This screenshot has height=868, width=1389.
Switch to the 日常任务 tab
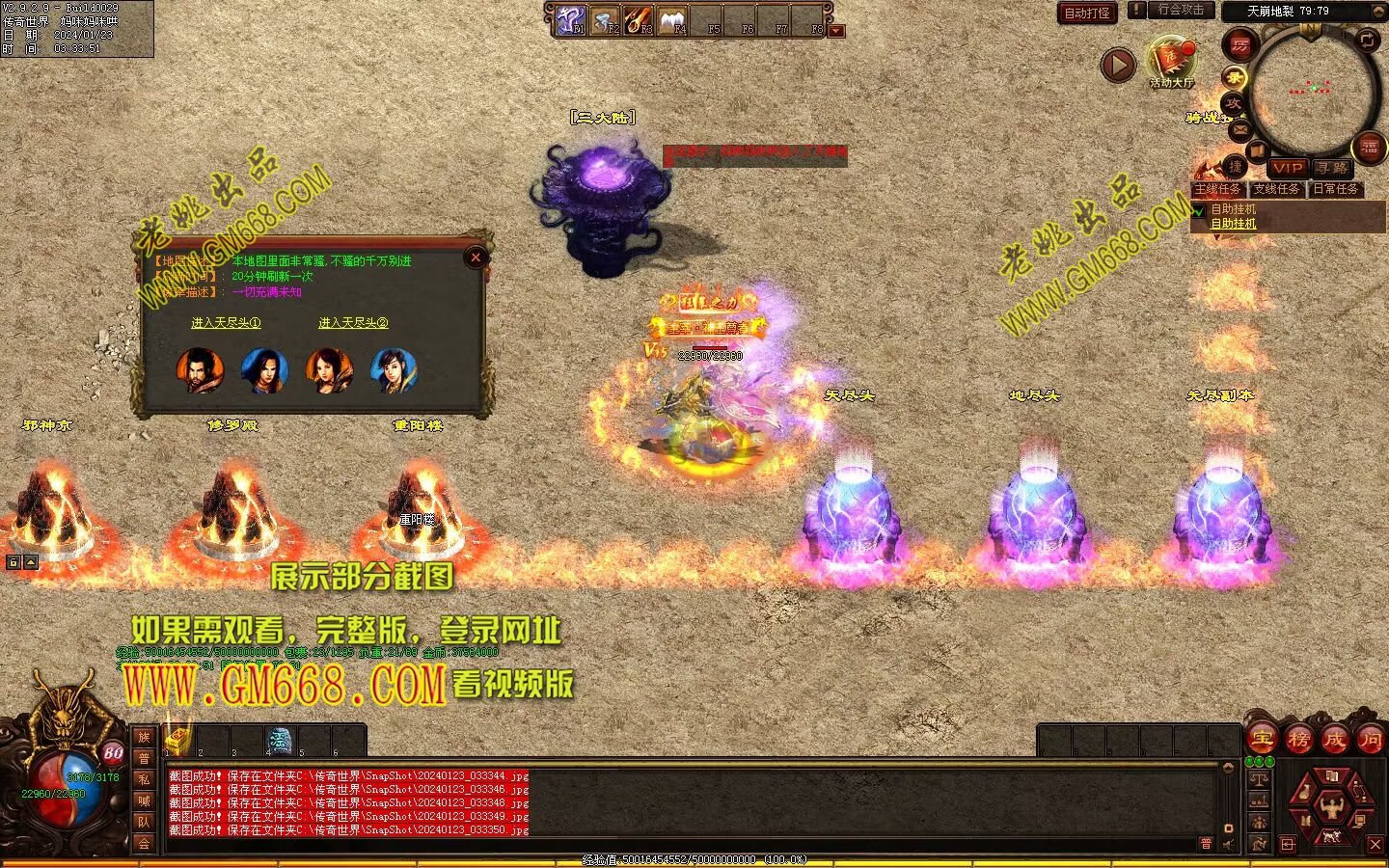tap(1336, 189)
